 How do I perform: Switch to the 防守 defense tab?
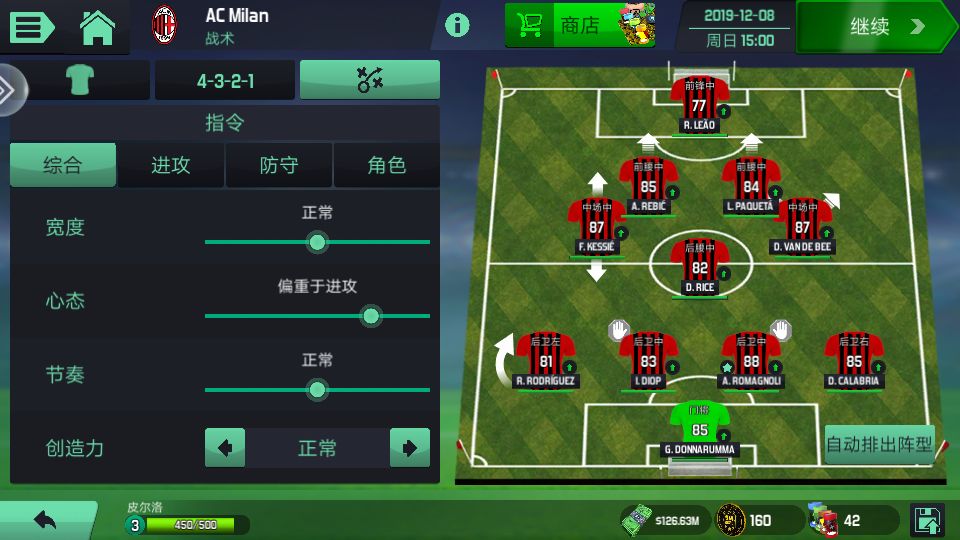click(x=279, y=166)
